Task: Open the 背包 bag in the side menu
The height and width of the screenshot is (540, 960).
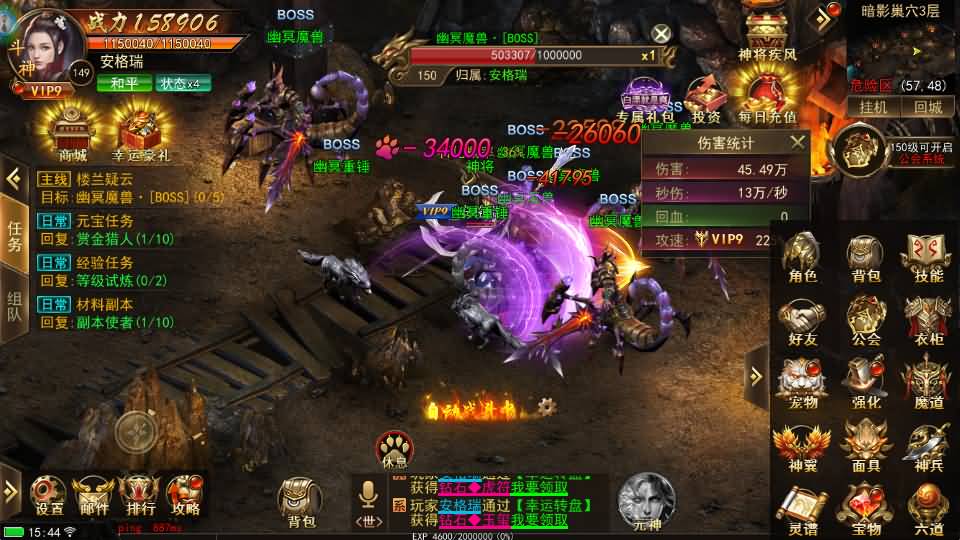Action: [865, 256]
